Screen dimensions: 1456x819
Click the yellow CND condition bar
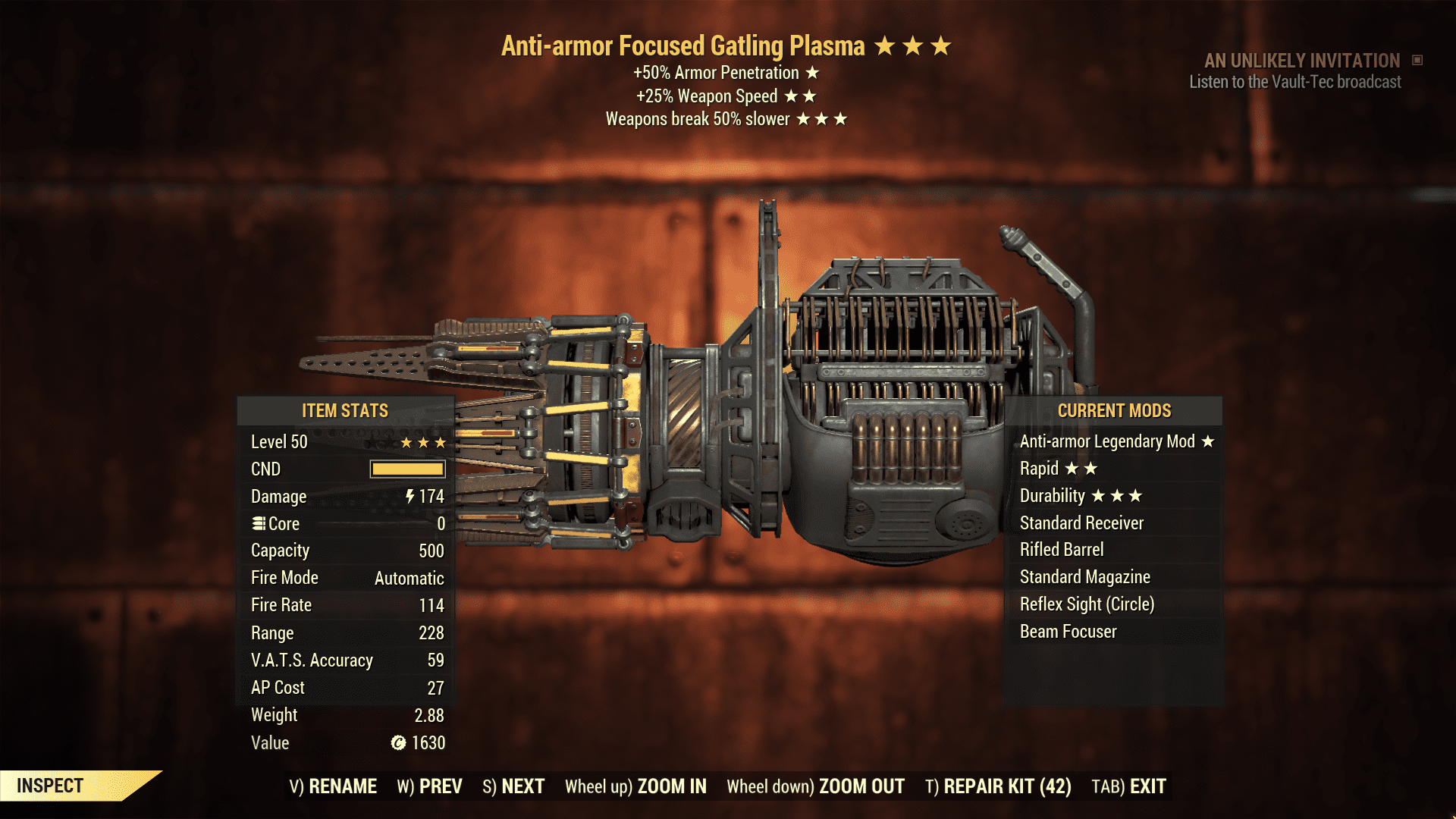coord(406,469)
